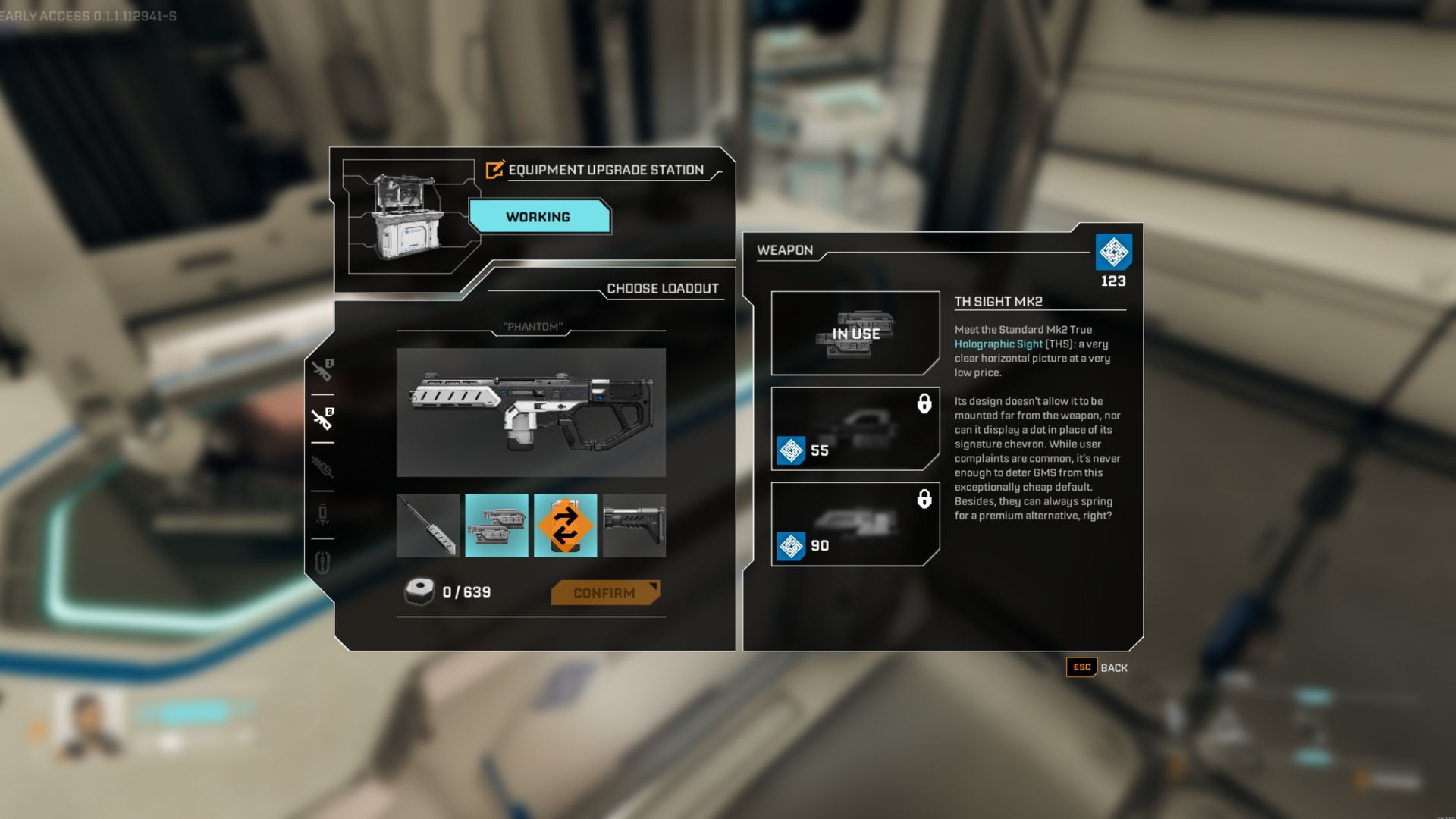Confirm the chosen loadout
This screenshot has height=819, width=1456.
pos(604,593)
